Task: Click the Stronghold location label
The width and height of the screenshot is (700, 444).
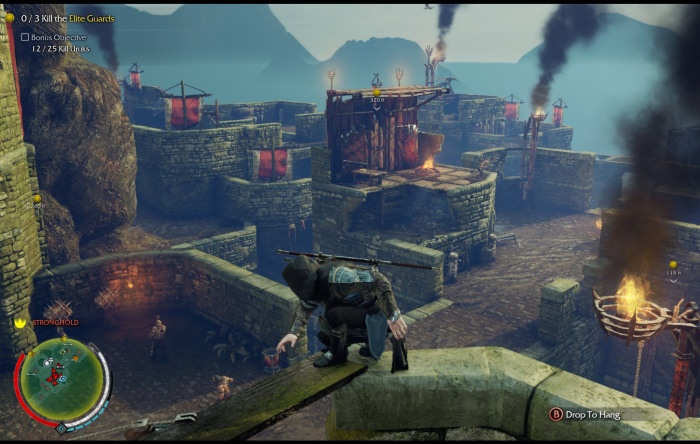Action: [x=55, y=323]
